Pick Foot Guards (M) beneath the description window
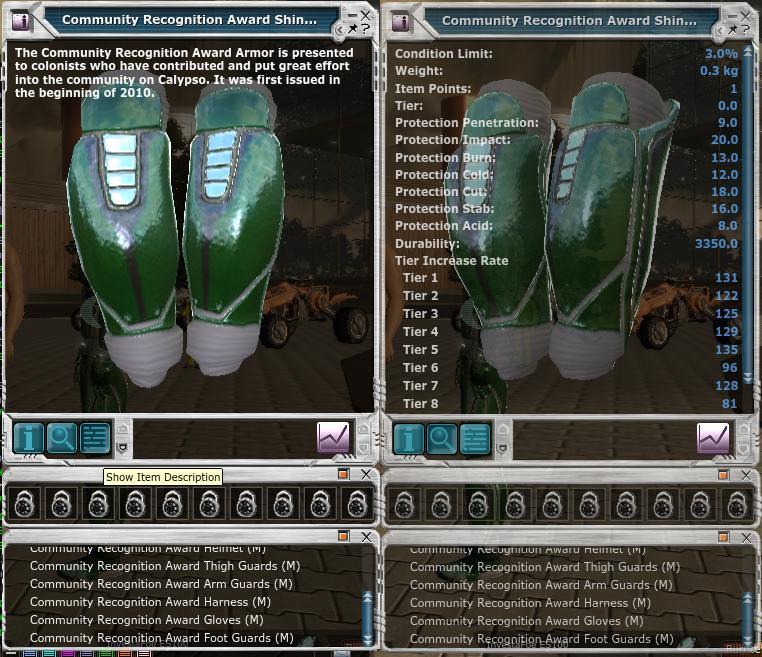This screenshot has width=762, height=657. tap(162, 638)
